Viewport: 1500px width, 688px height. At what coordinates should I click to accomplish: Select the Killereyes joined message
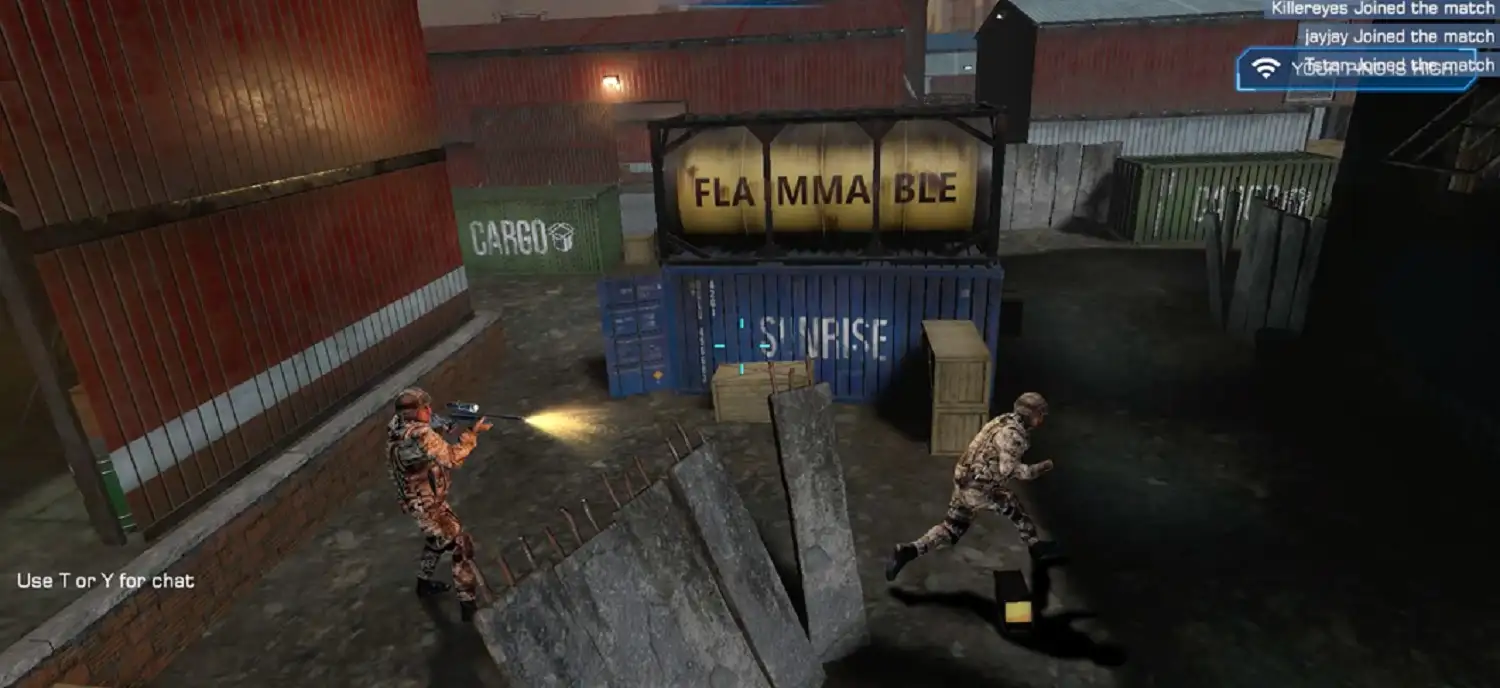[x=1382, y=9]
